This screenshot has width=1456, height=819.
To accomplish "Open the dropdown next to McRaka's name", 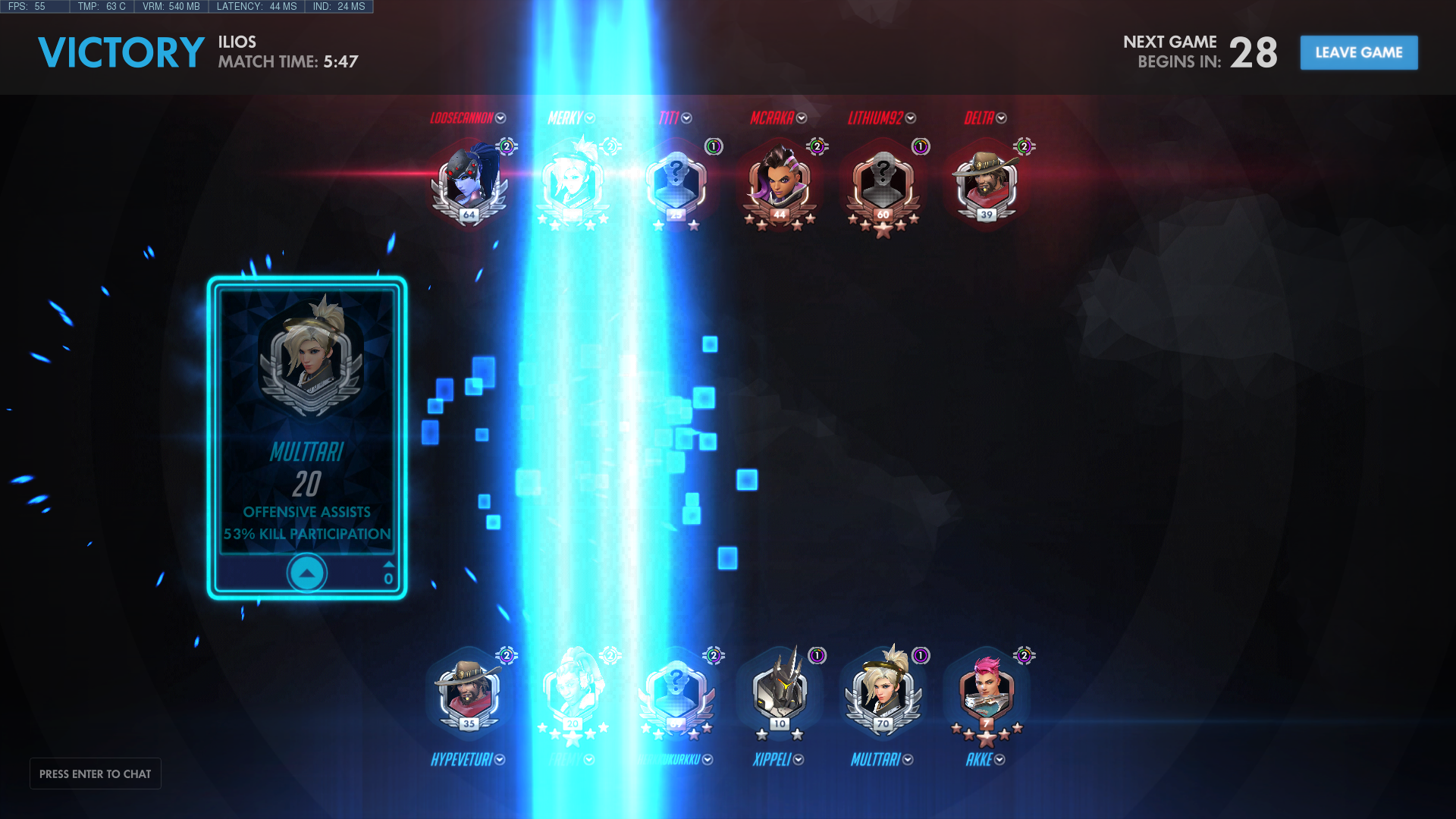I will click(x=802, y=118).
